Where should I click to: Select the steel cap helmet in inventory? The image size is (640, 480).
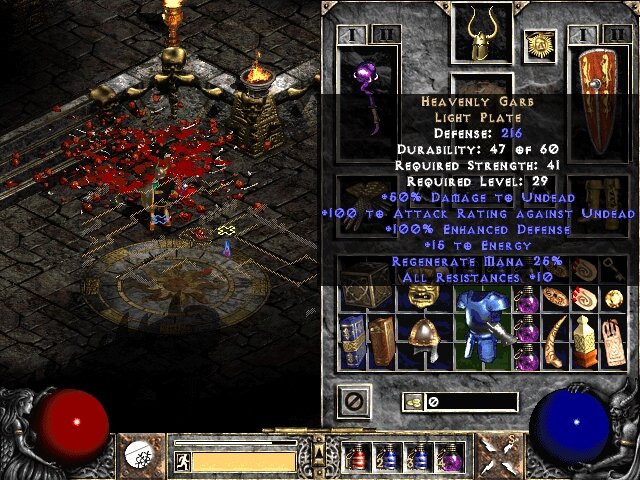(x=421, y=339)
